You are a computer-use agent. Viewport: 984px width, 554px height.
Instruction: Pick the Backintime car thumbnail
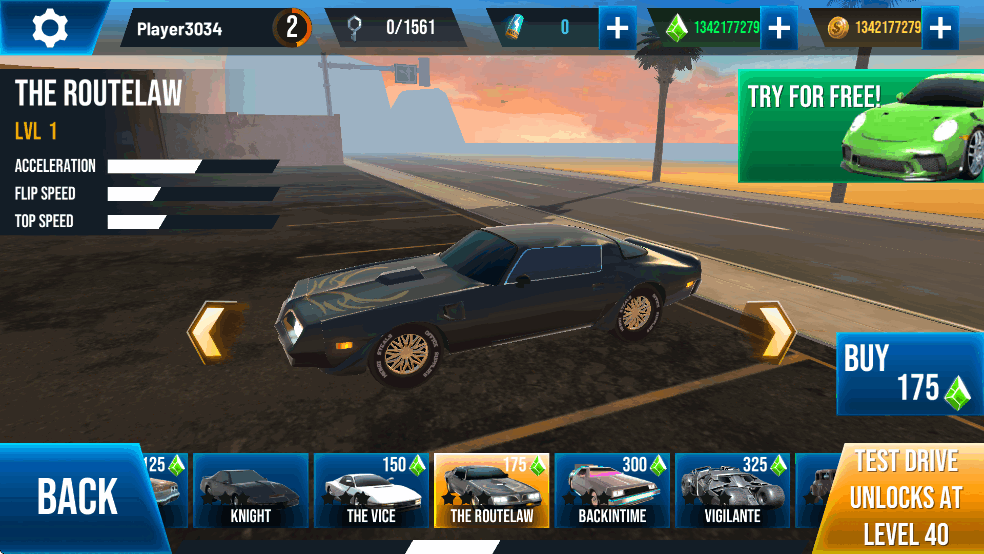[x=612, y=490]
